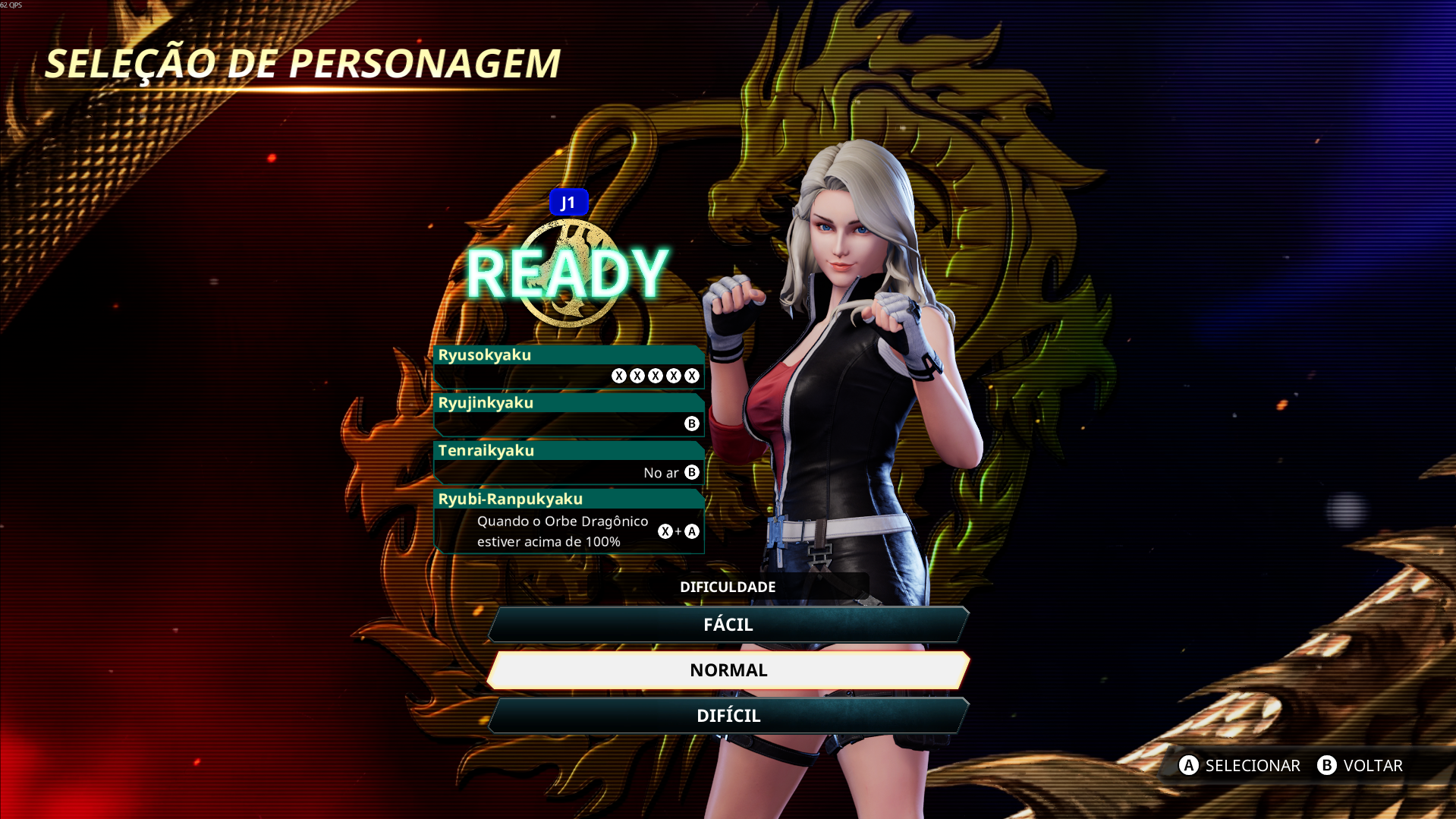Image resolution: width=1456 pixels, height=819 pixels.
Task: Pick the DIFÍCIL difficulty option
Action: point(728,716)
